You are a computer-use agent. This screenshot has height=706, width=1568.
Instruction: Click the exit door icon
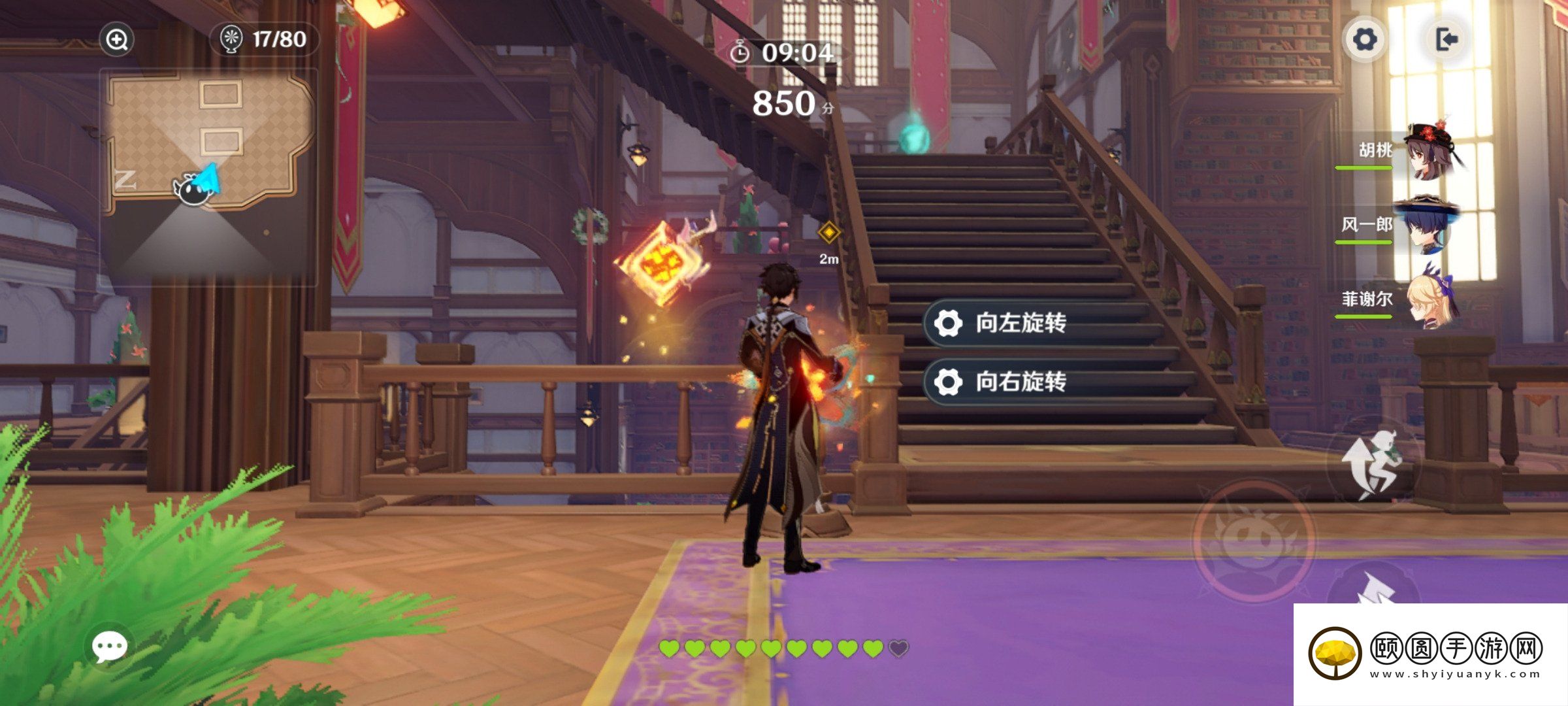1446,40
